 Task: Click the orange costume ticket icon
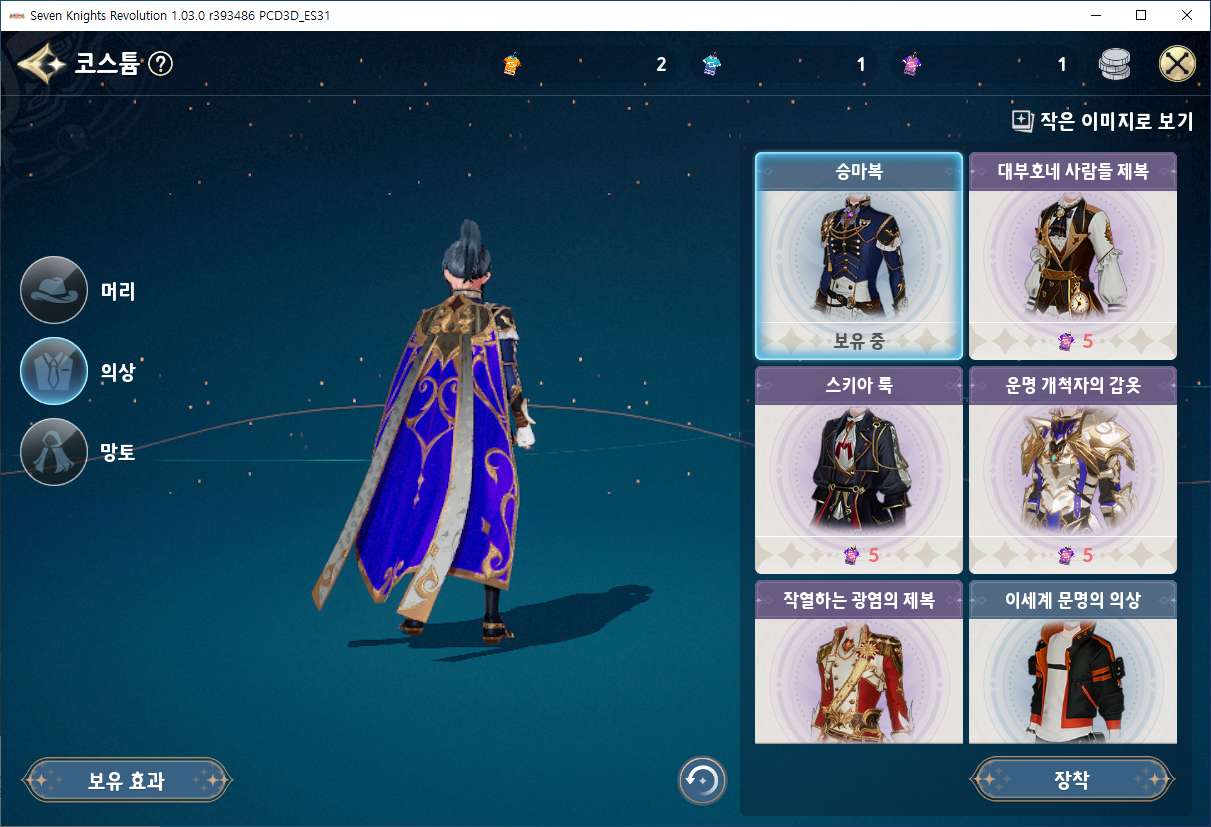click(x=511, y=65)
